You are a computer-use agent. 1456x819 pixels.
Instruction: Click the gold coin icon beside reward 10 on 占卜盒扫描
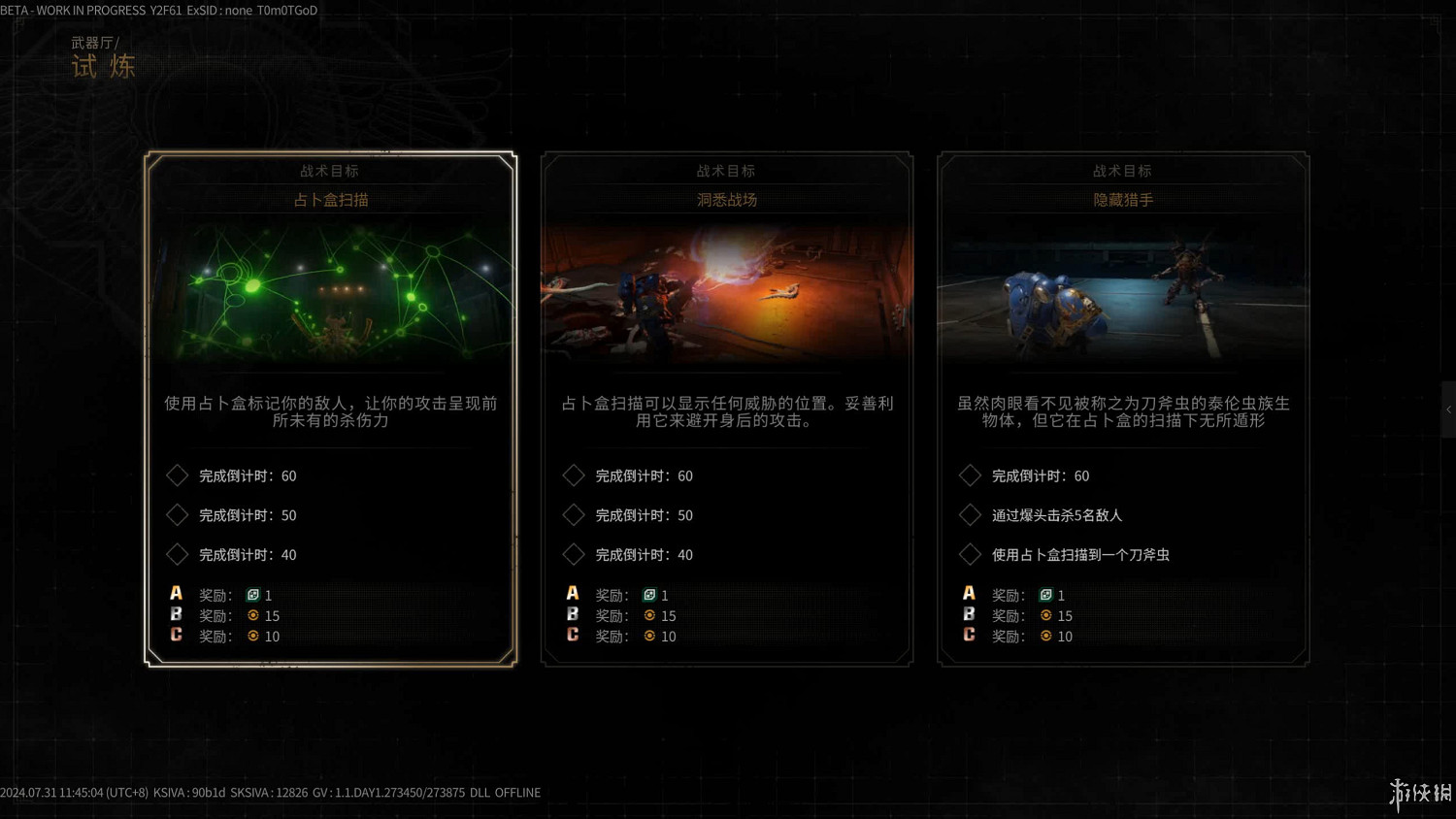pos(253,636)
